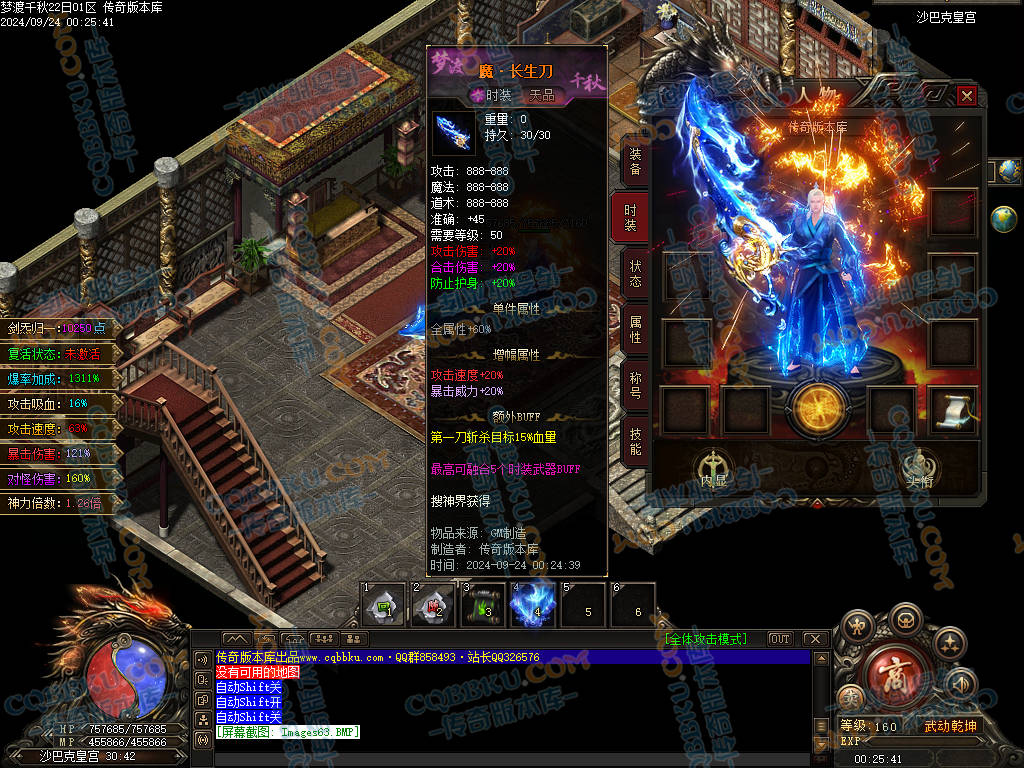Image resolution: width=1024 pixels, height=768 pixels.
Task: Select the 时装 costume tab
Action: (631, 218)
